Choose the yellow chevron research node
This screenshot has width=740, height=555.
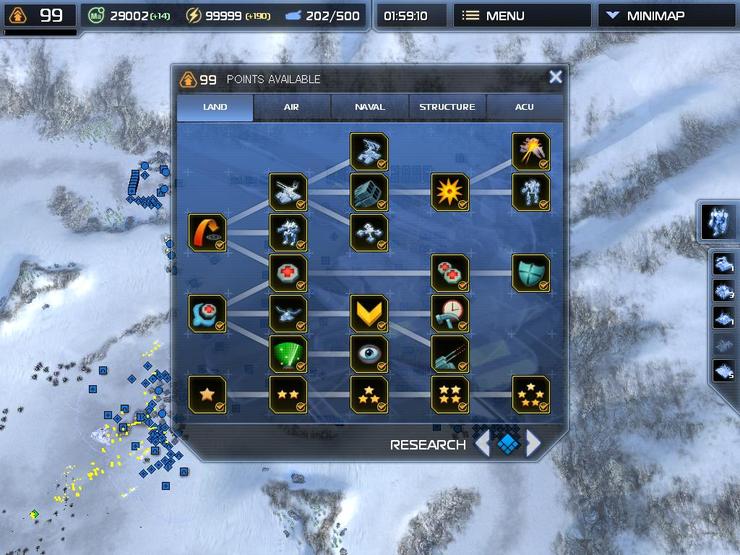coord(369,313)
